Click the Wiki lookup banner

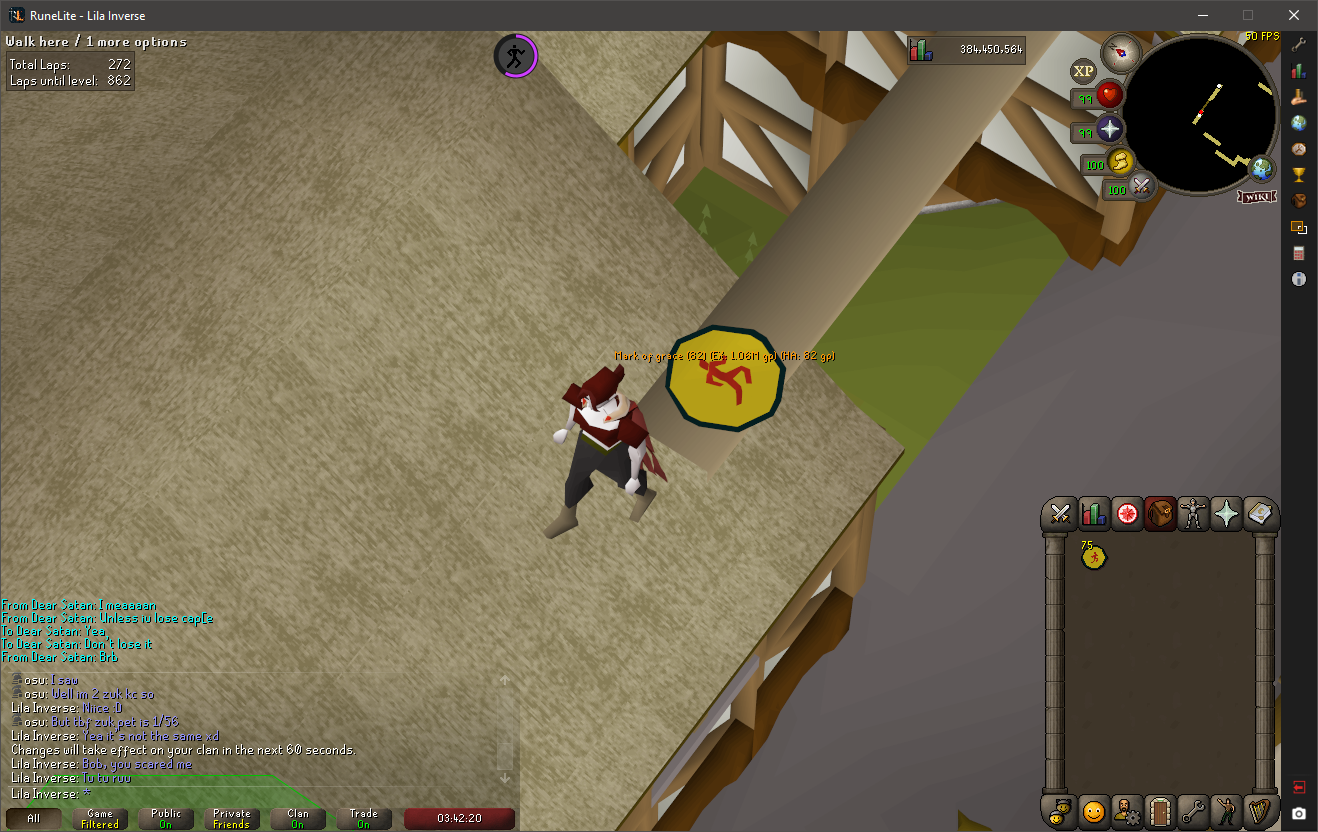coord(1257,196)
